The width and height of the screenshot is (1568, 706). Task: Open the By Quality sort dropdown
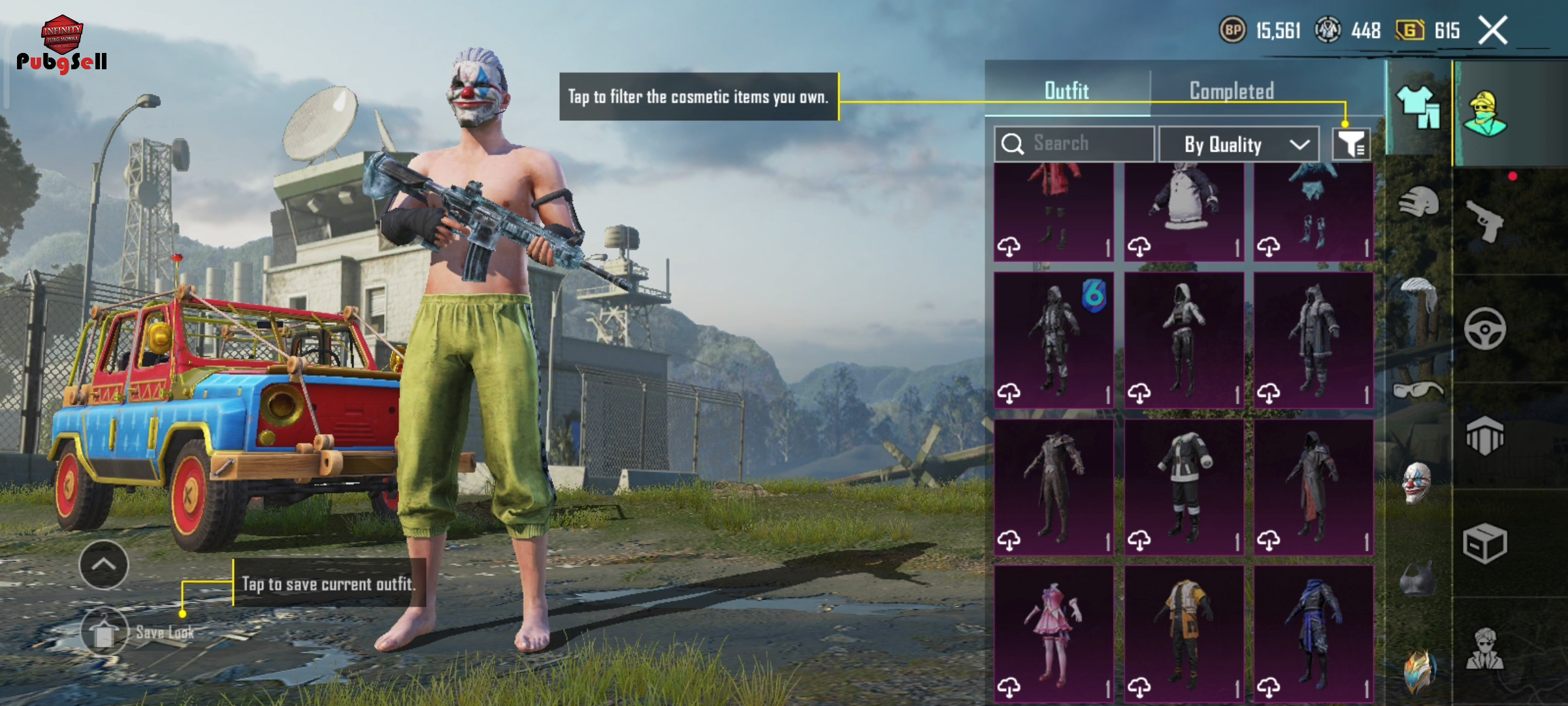pyautogui.click(x=1238, y=144)
